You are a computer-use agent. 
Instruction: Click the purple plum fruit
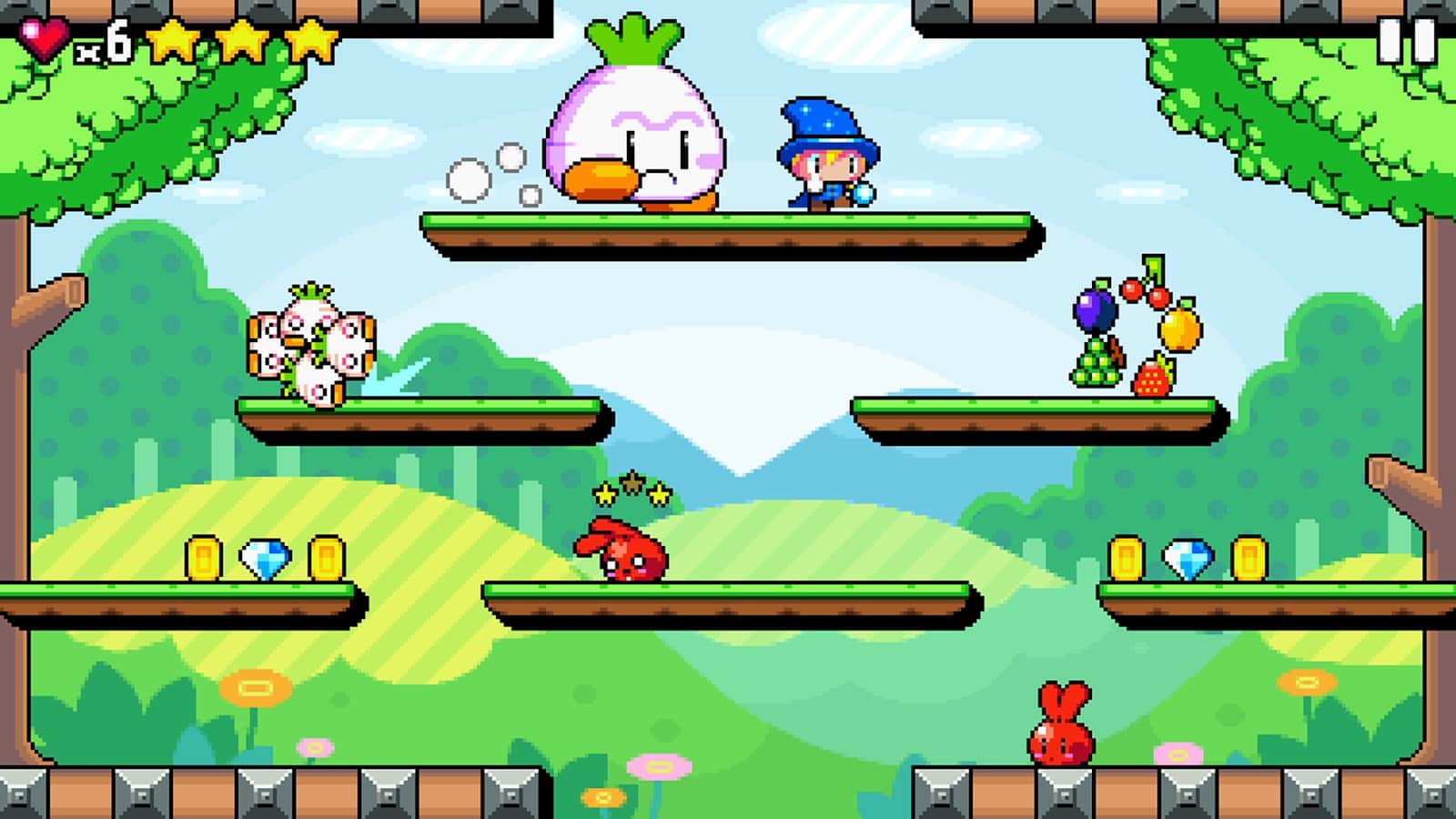1095,309
